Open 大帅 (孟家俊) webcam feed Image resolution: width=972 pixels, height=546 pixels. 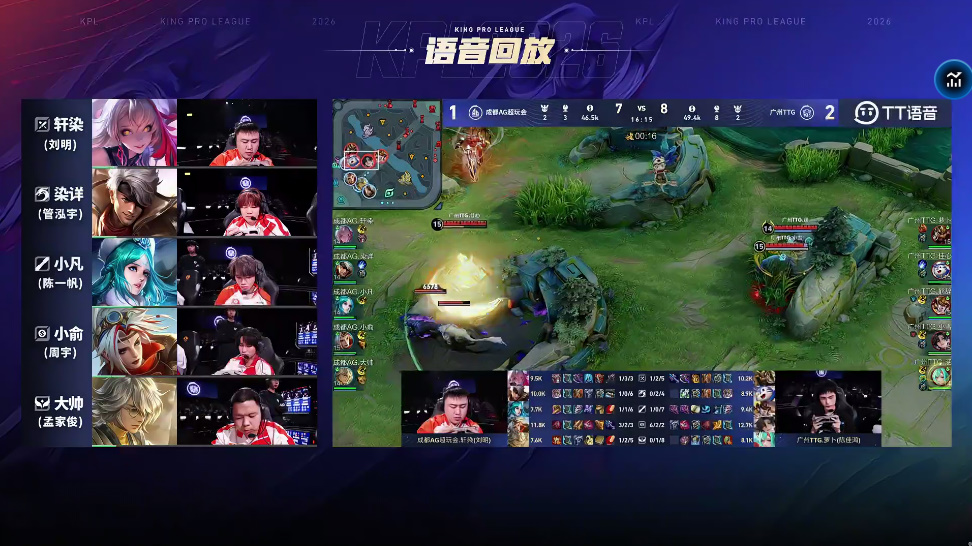click(247, 410)
